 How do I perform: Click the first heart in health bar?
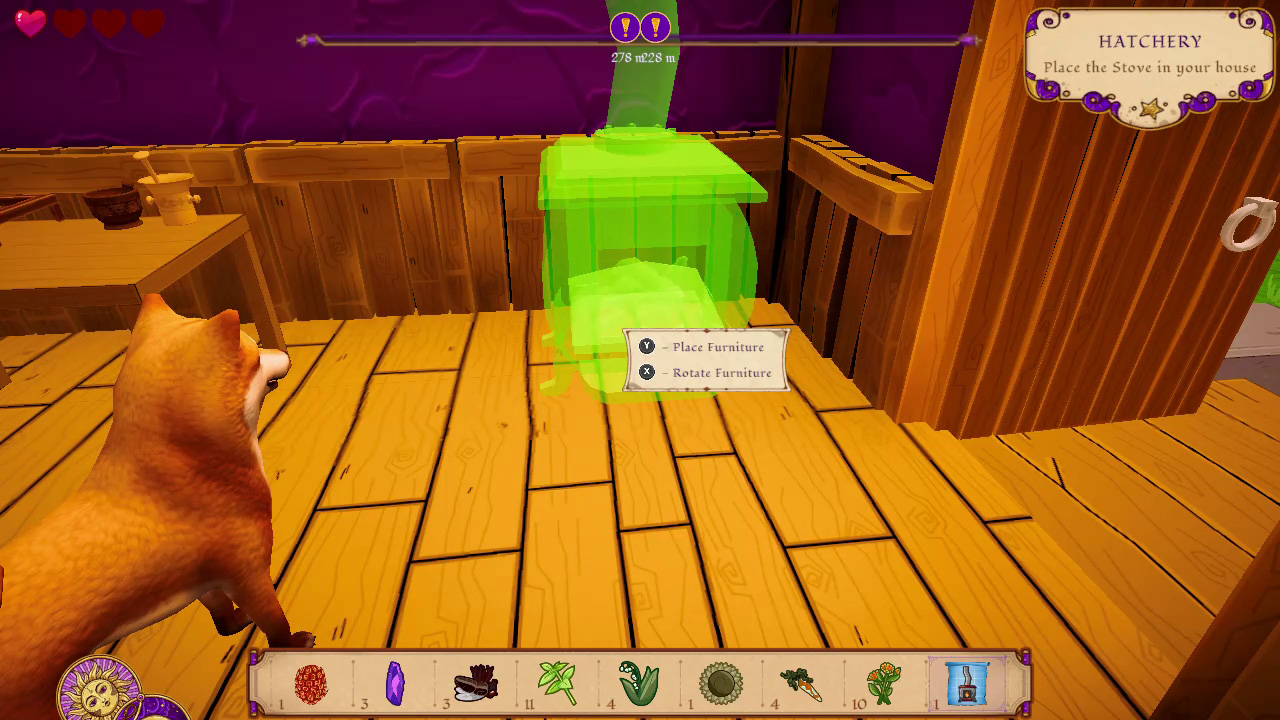click(33, 24)
